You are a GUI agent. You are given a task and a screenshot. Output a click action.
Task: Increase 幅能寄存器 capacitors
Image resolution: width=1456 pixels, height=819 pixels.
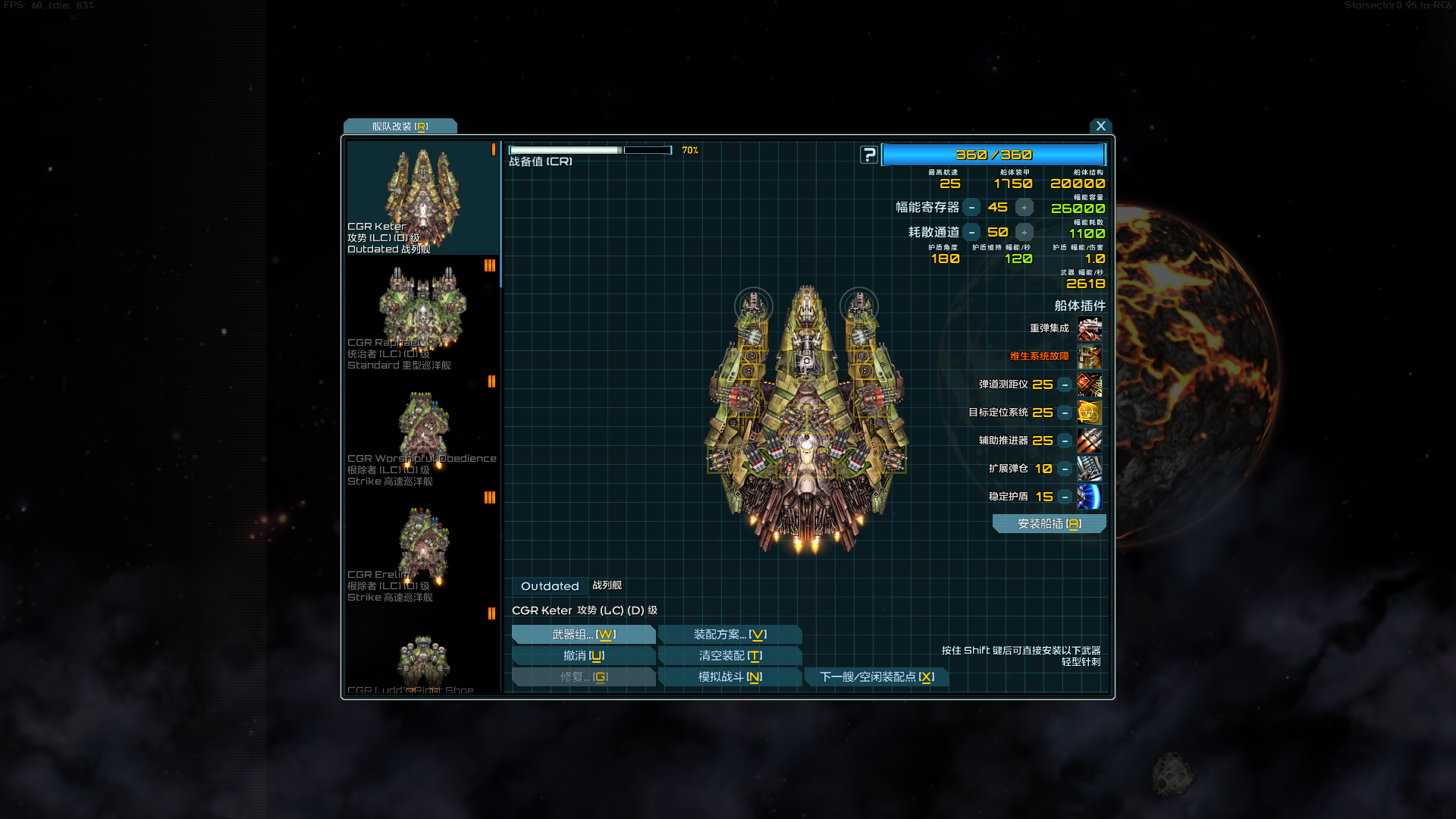tap(1025, 208)
